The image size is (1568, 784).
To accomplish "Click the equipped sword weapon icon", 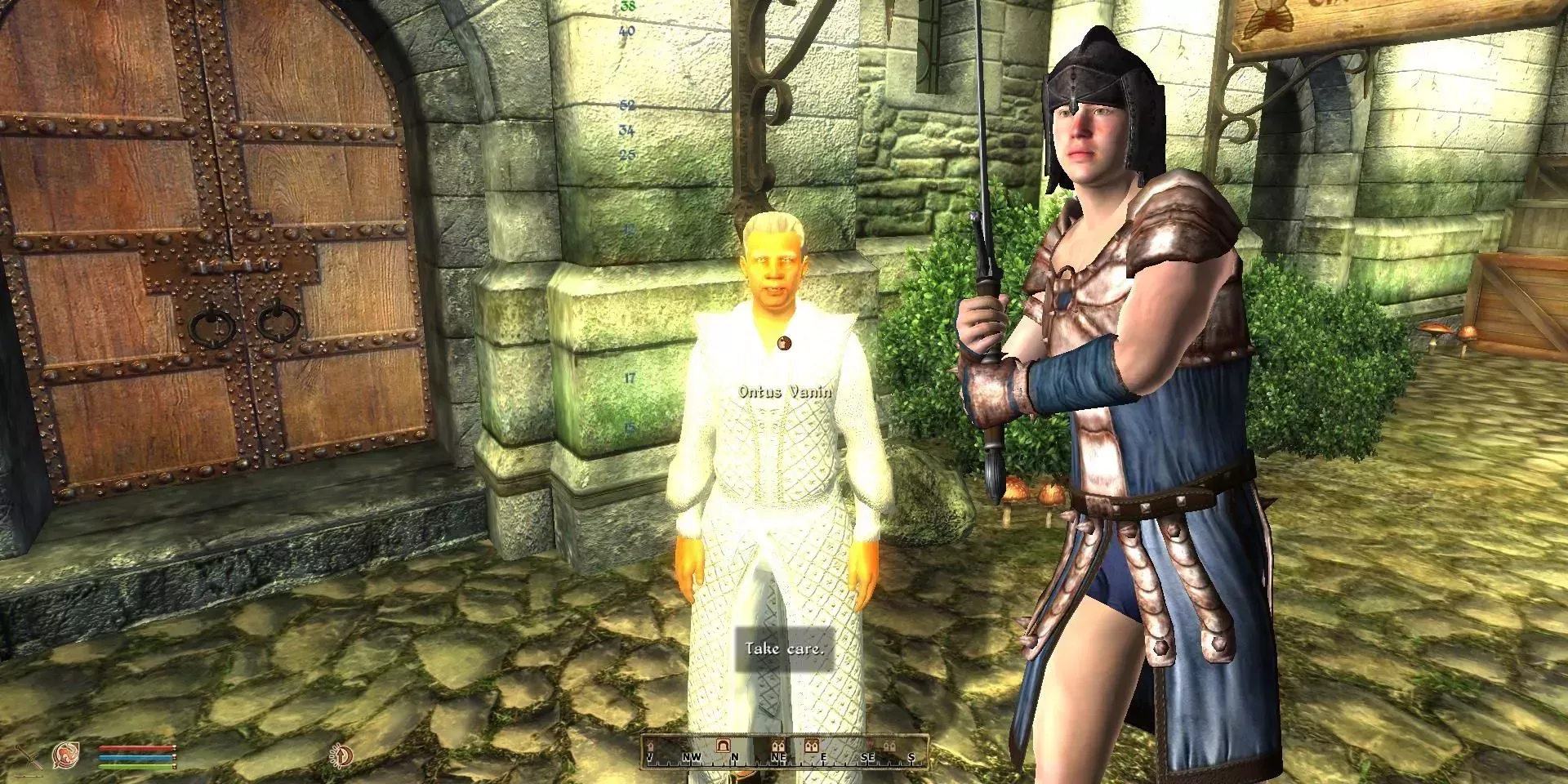I will (29, 757).
